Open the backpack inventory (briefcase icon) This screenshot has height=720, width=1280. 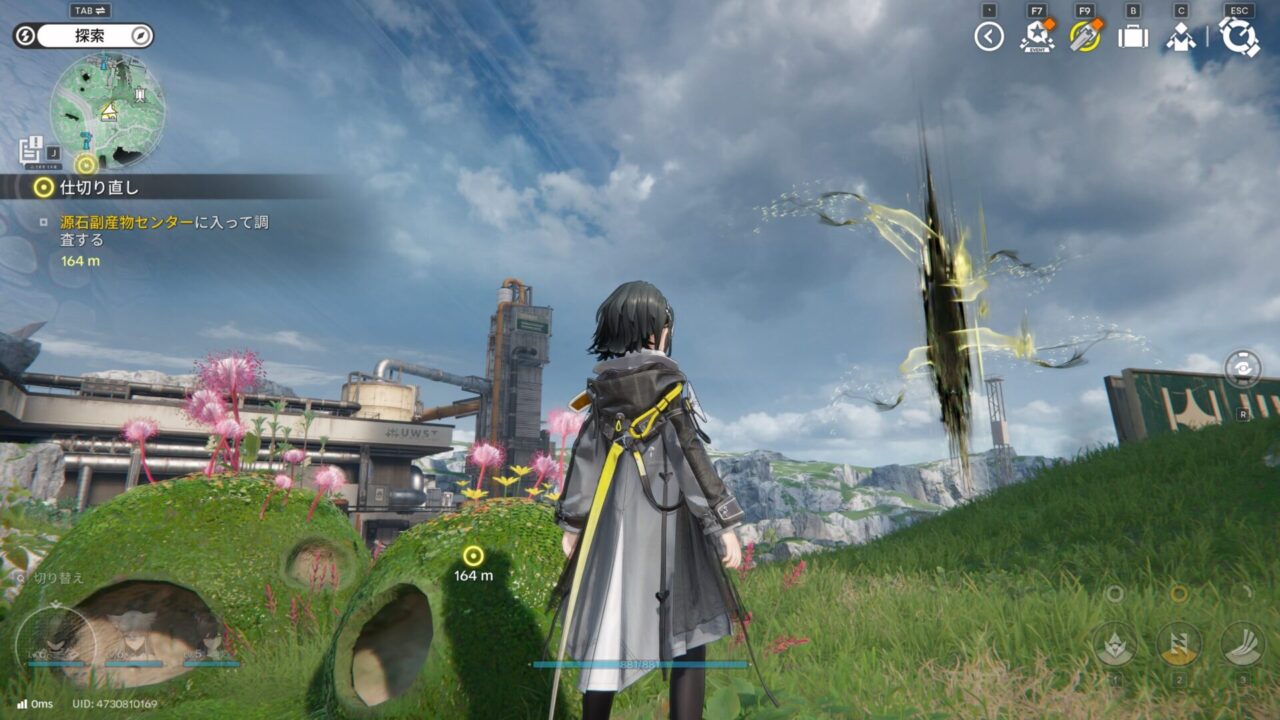1132,37
